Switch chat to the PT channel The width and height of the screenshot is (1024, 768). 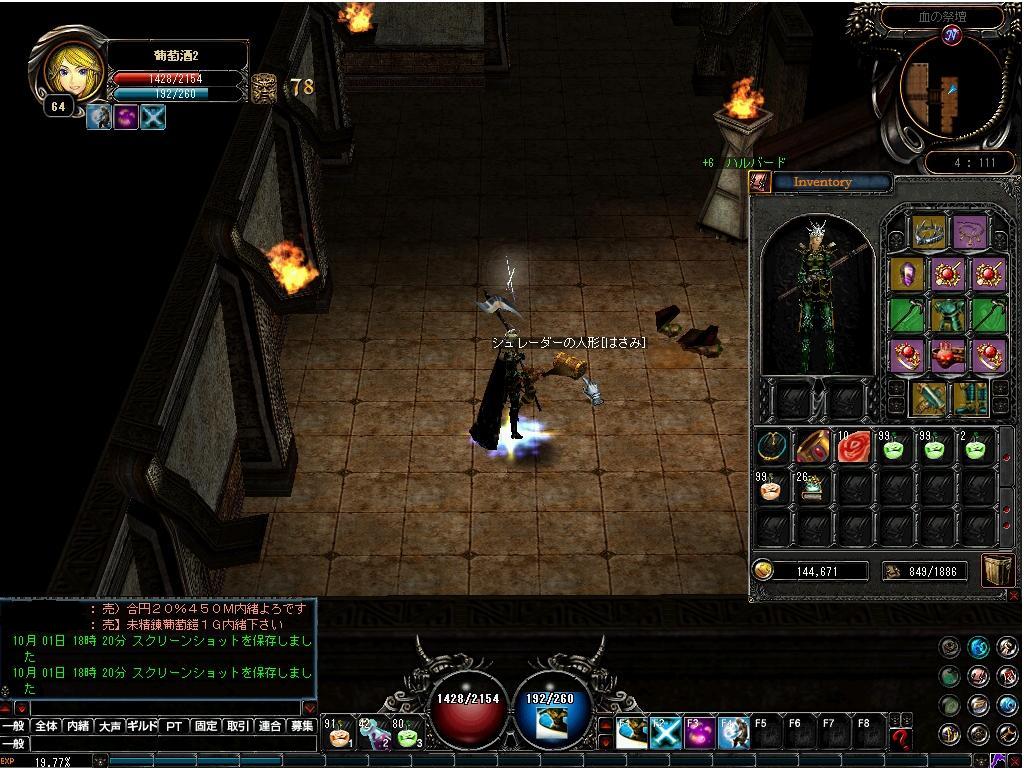click(174, 727)
